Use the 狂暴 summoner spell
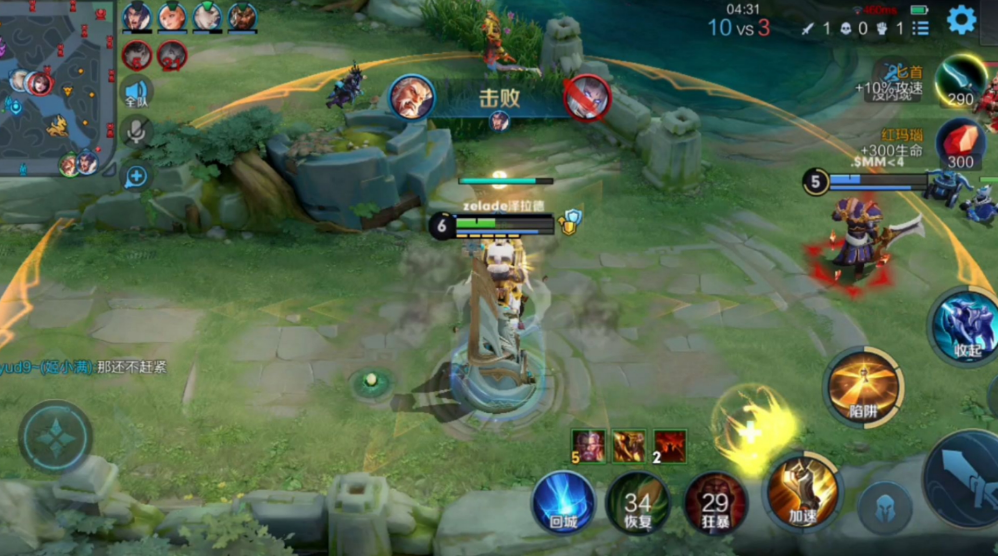This screenshot has height=556, width=998. pos(715,502)
